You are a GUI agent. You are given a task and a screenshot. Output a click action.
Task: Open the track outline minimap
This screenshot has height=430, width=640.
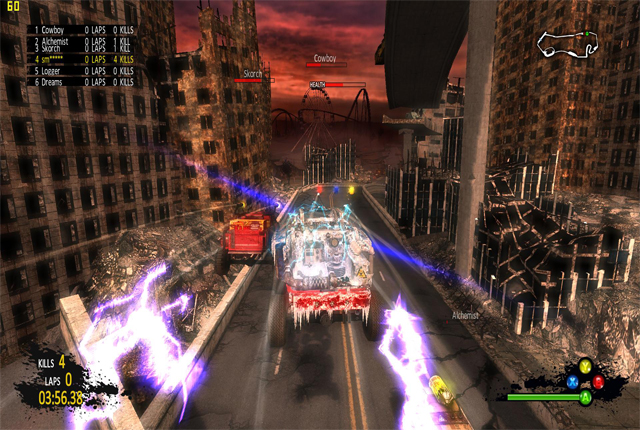pos(567,43)
